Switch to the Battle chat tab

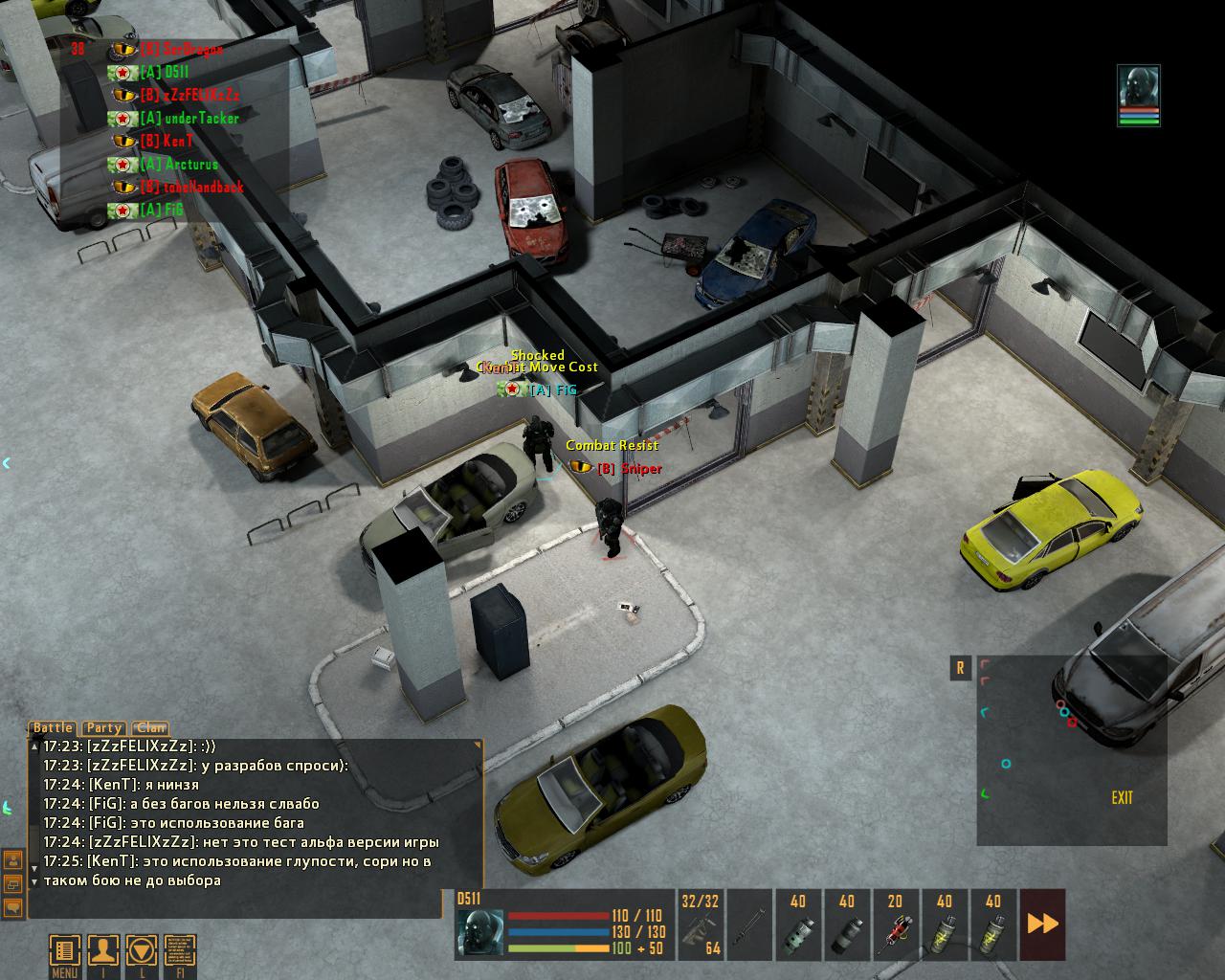[x=54, y=728]
